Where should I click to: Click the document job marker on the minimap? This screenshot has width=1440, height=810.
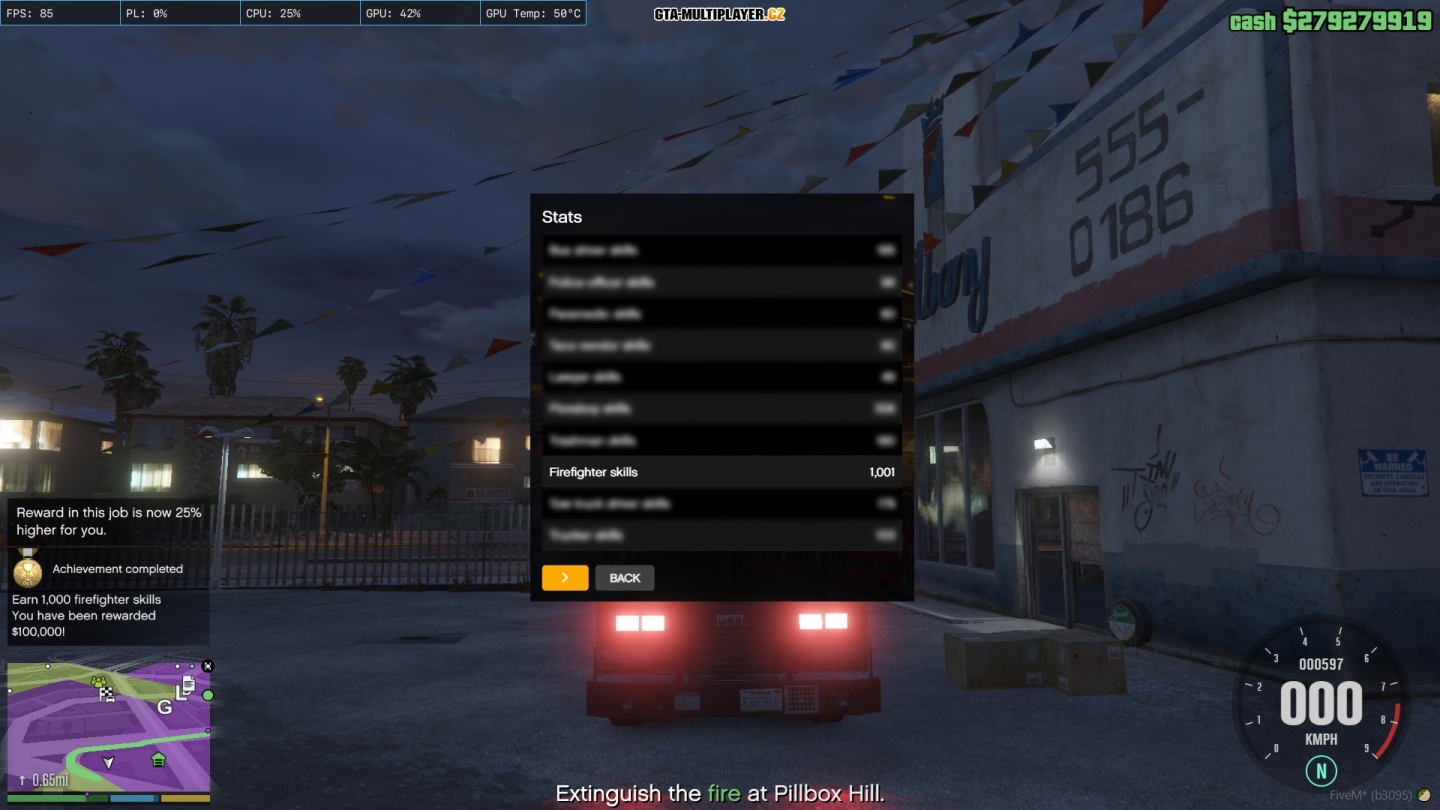tap(188, 685)
